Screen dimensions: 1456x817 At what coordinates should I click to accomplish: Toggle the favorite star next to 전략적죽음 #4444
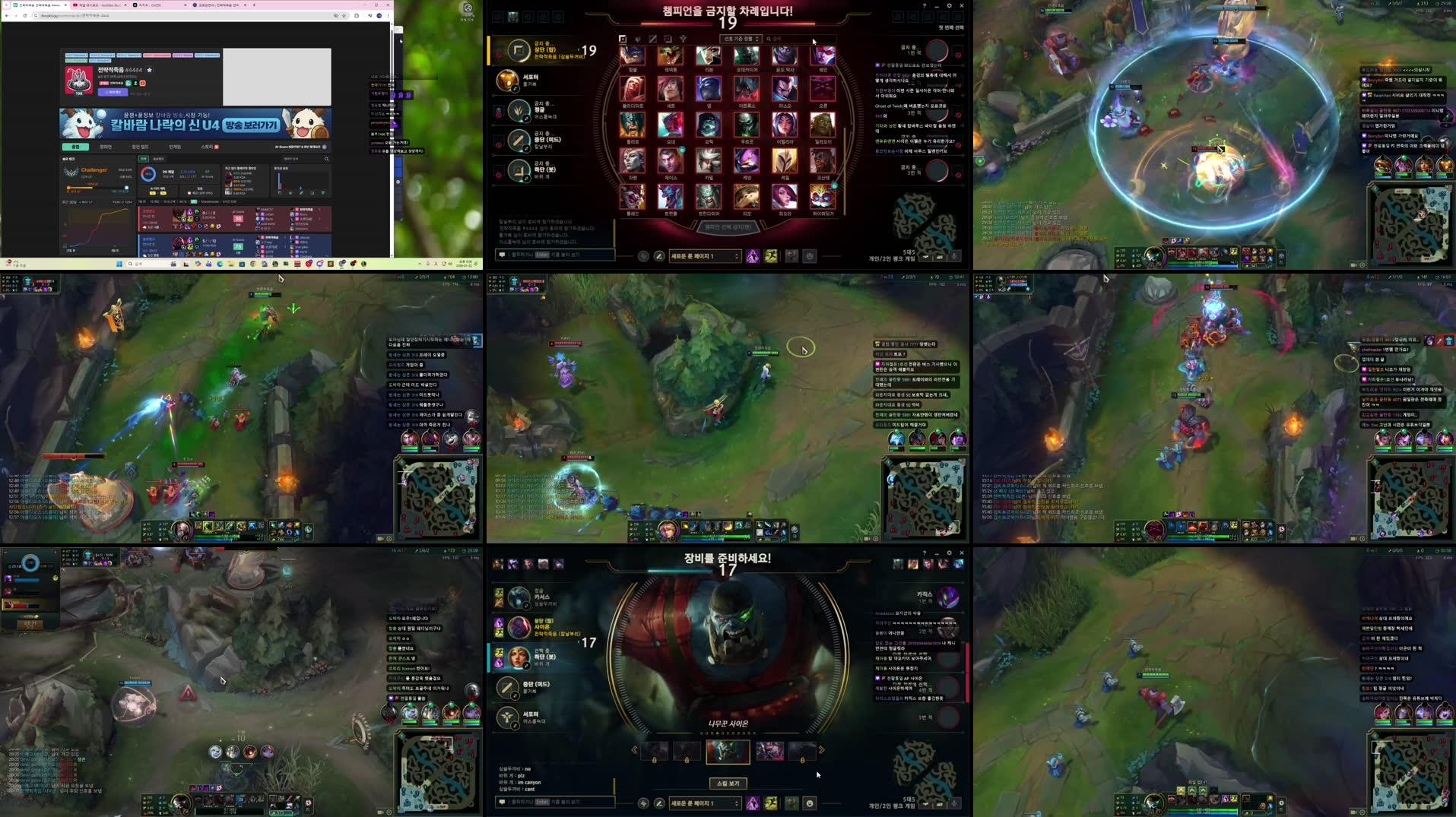(x=150, y=71)
